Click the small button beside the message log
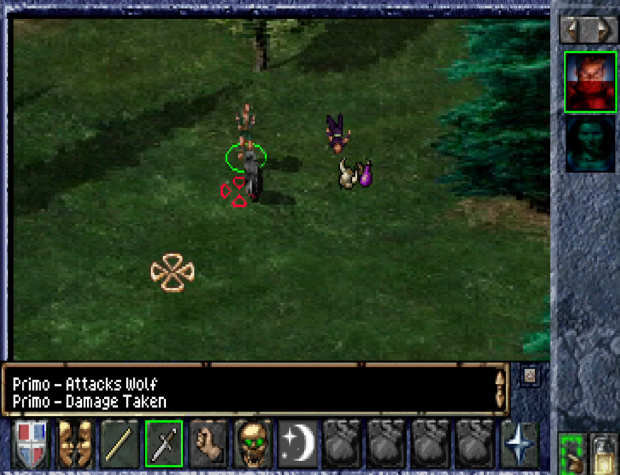Screen dimensions: 620x475 [x=529, y=377]
